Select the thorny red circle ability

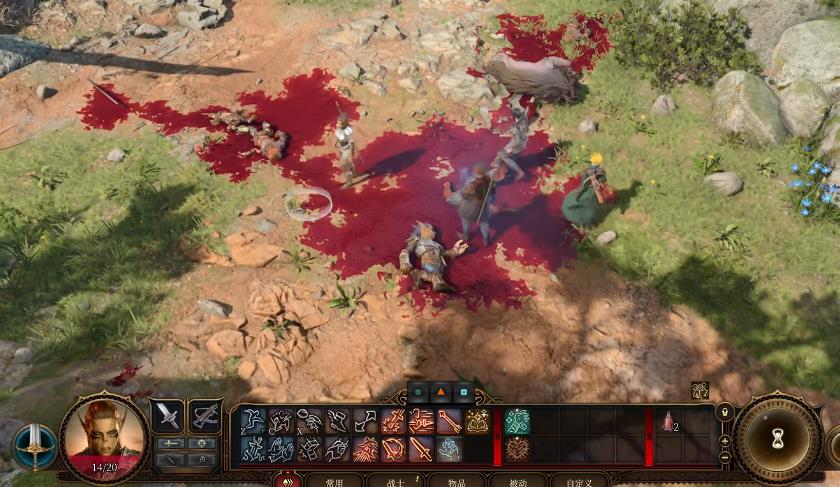click(x=517, y=449)
